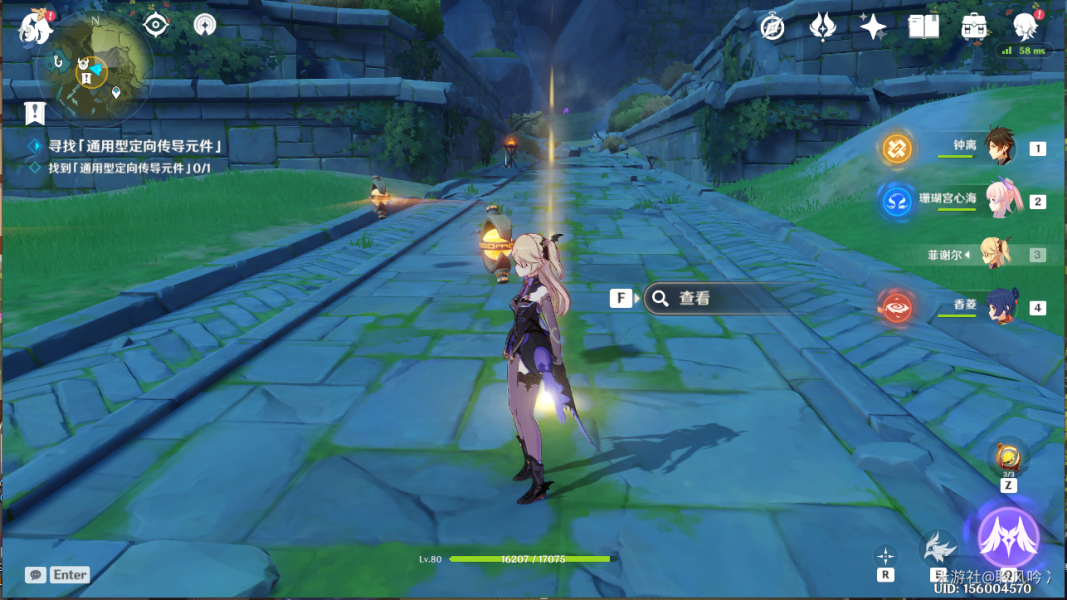Open the Adventurer Handbook book icon
Screen dimensions: 1067x600
[x=923, y=27]
